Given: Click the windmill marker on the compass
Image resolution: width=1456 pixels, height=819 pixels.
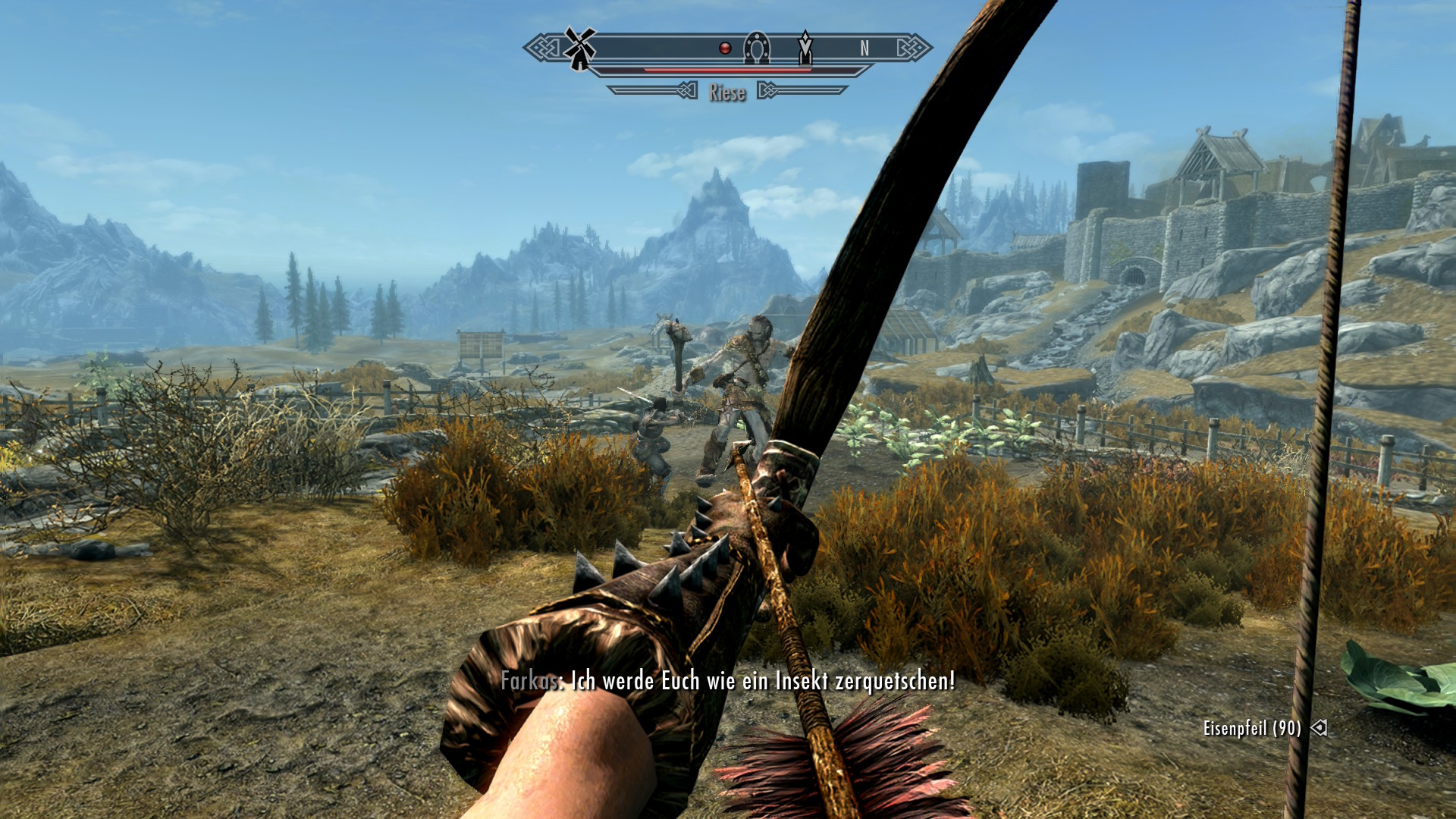Looking at the screenshot, I should (x=580, y=48).
